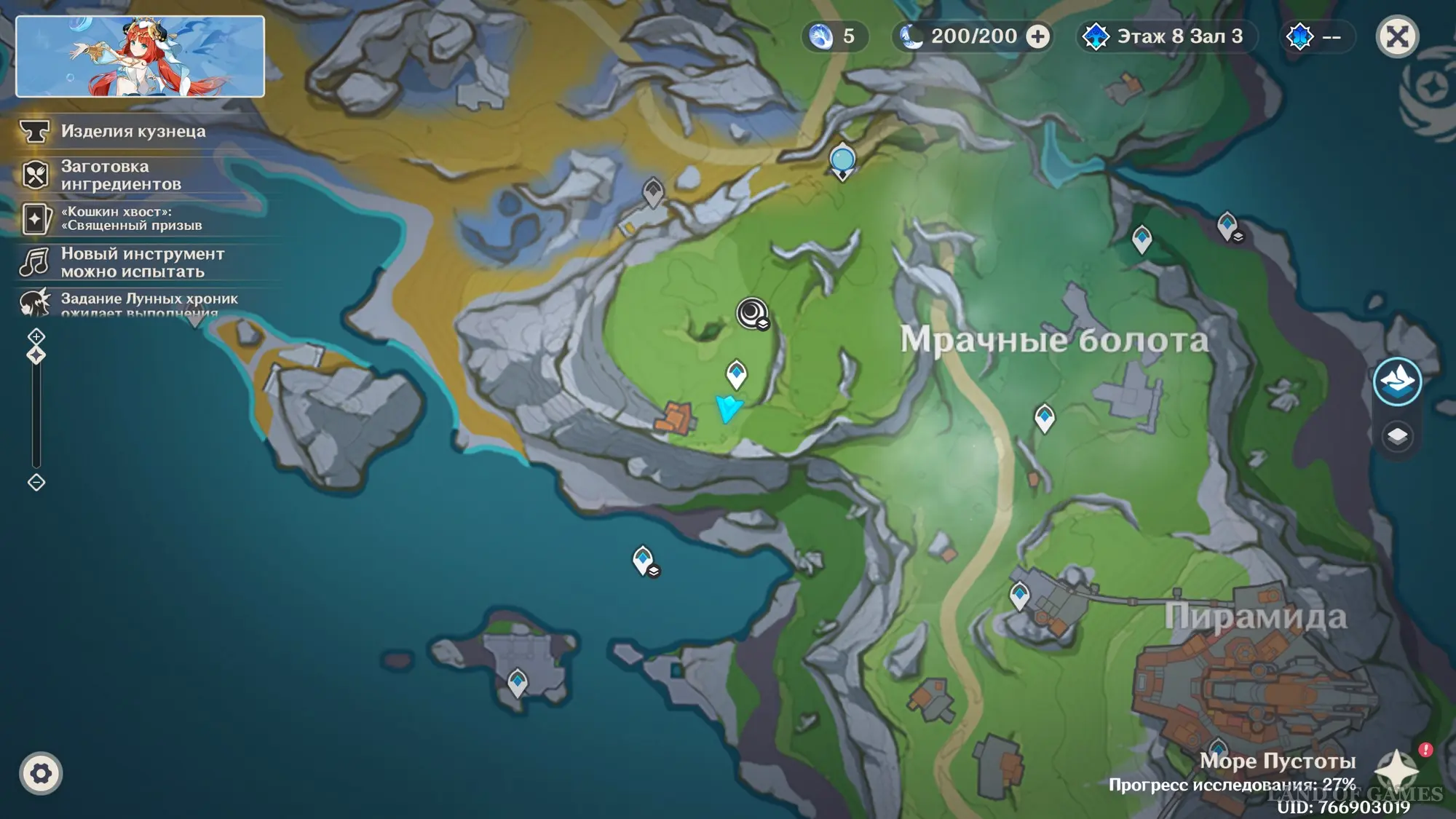Image resolution: width=1456 pixels, height=819 pixels.
Task: Open the exploration progress star icon
Action: 1397,769
